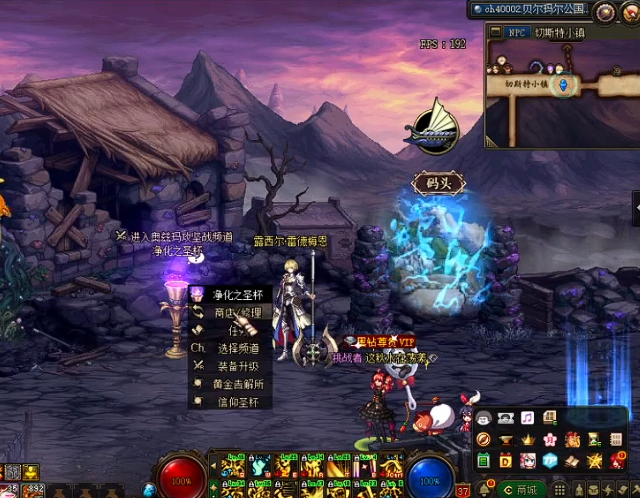The width and height of the screenshot is (640, 498).
Task: Open the 商店/修理 shop and repair option
Action: coord(232,312)
